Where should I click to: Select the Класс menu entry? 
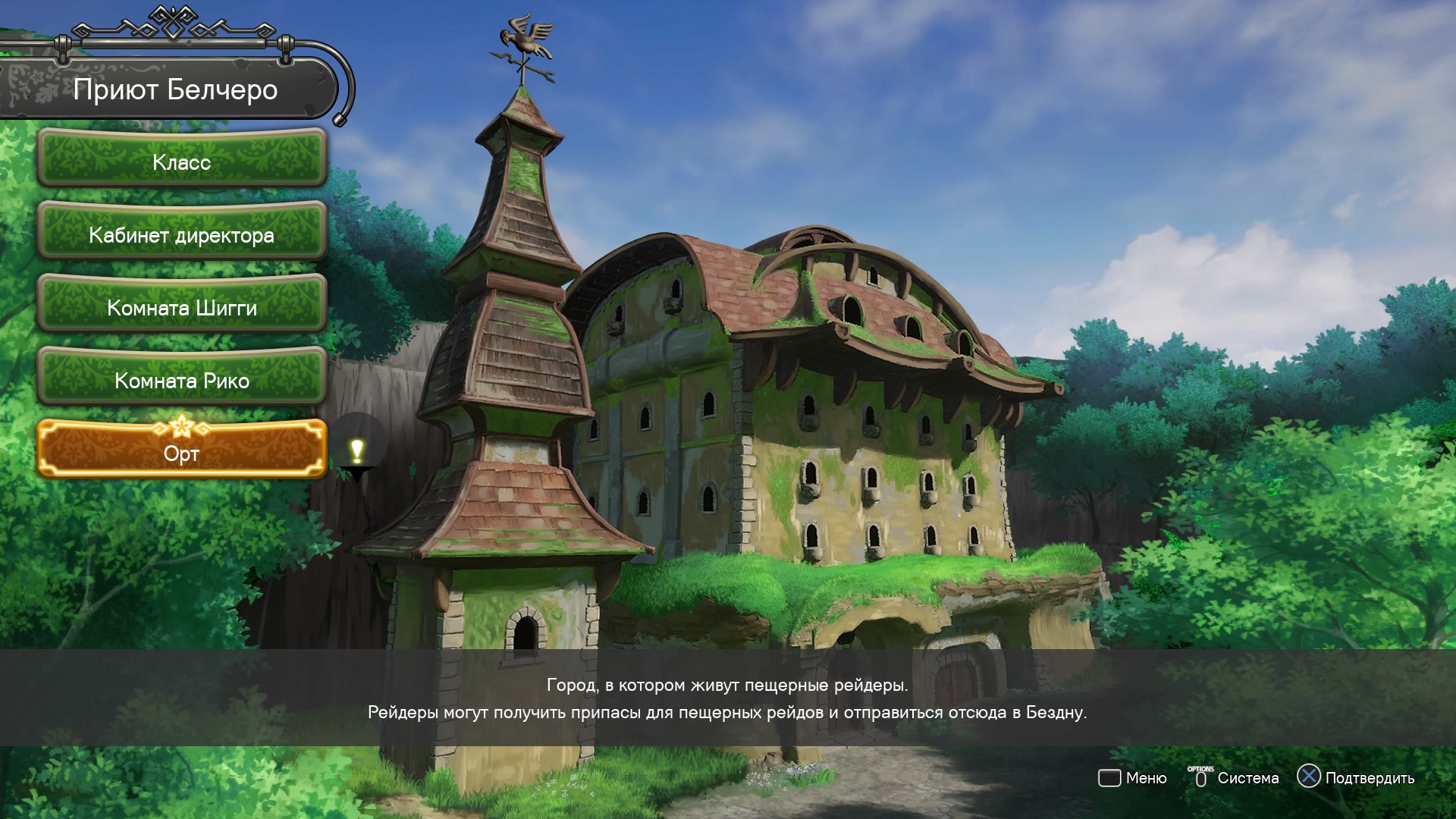click(182, 162)
